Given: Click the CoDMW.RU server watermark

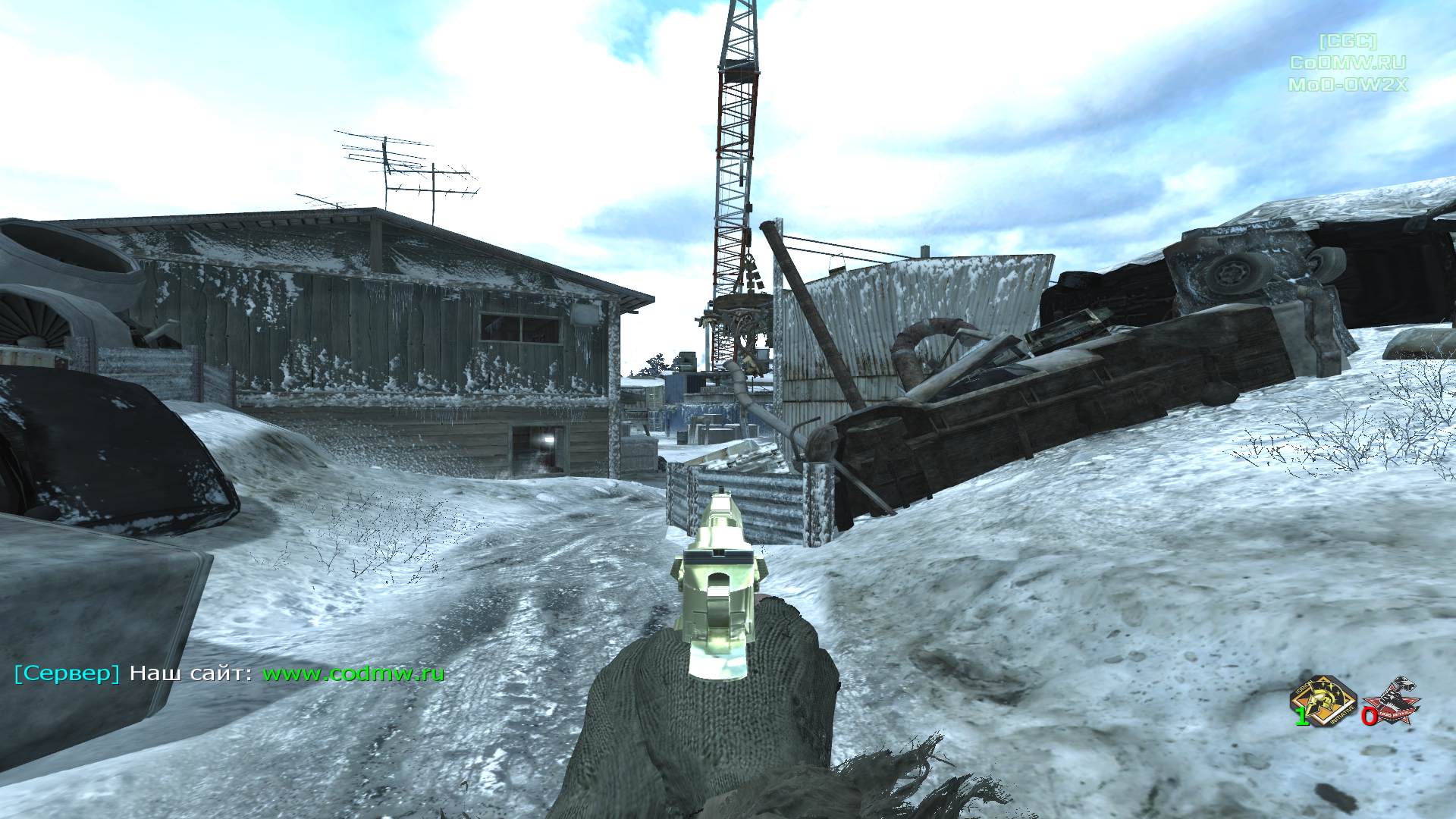Looking at the screenshot, I should [1348, 63].
